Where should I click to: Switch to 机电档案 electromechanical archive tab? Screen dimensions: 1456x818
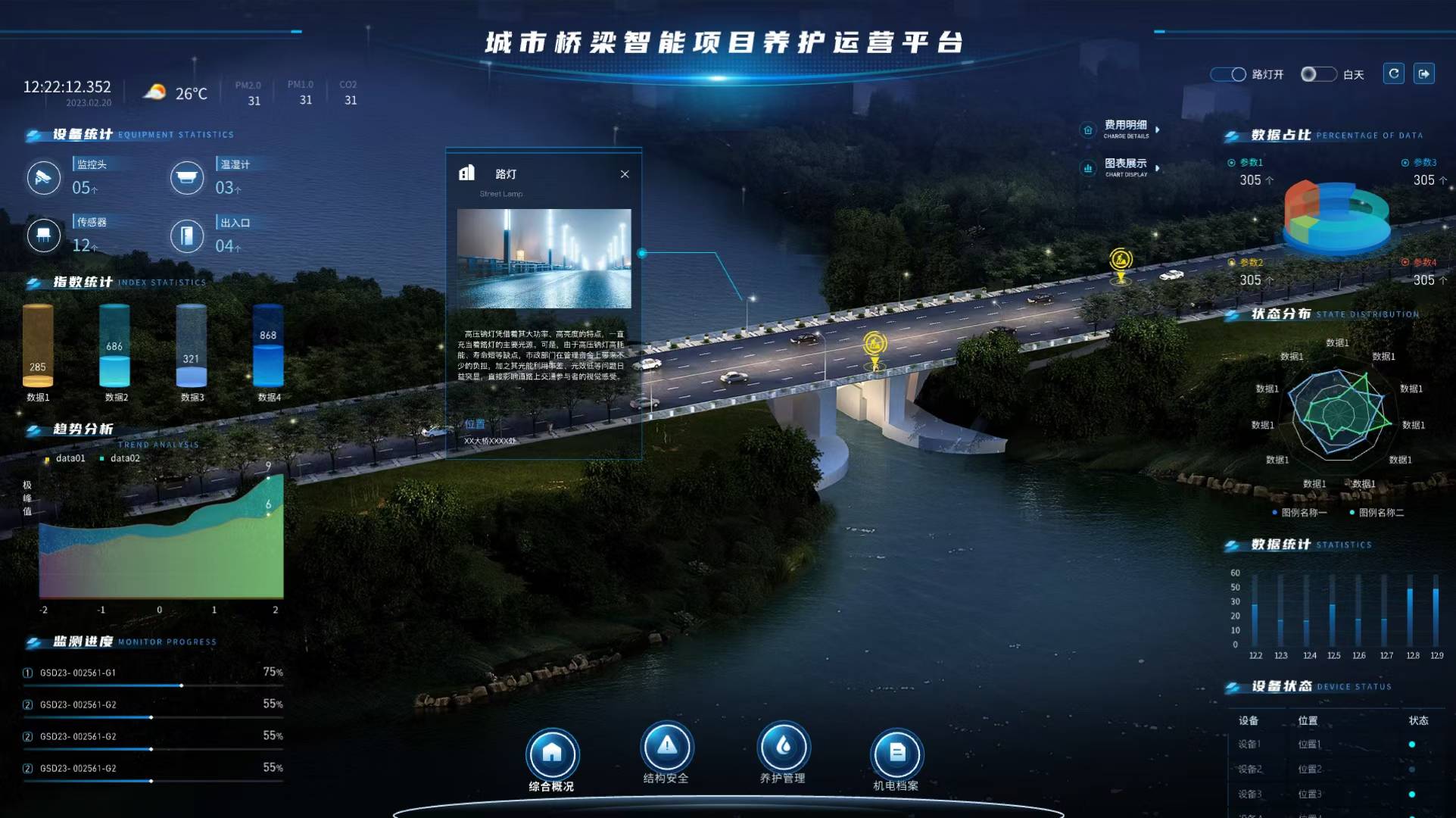[x=896, y=754]
